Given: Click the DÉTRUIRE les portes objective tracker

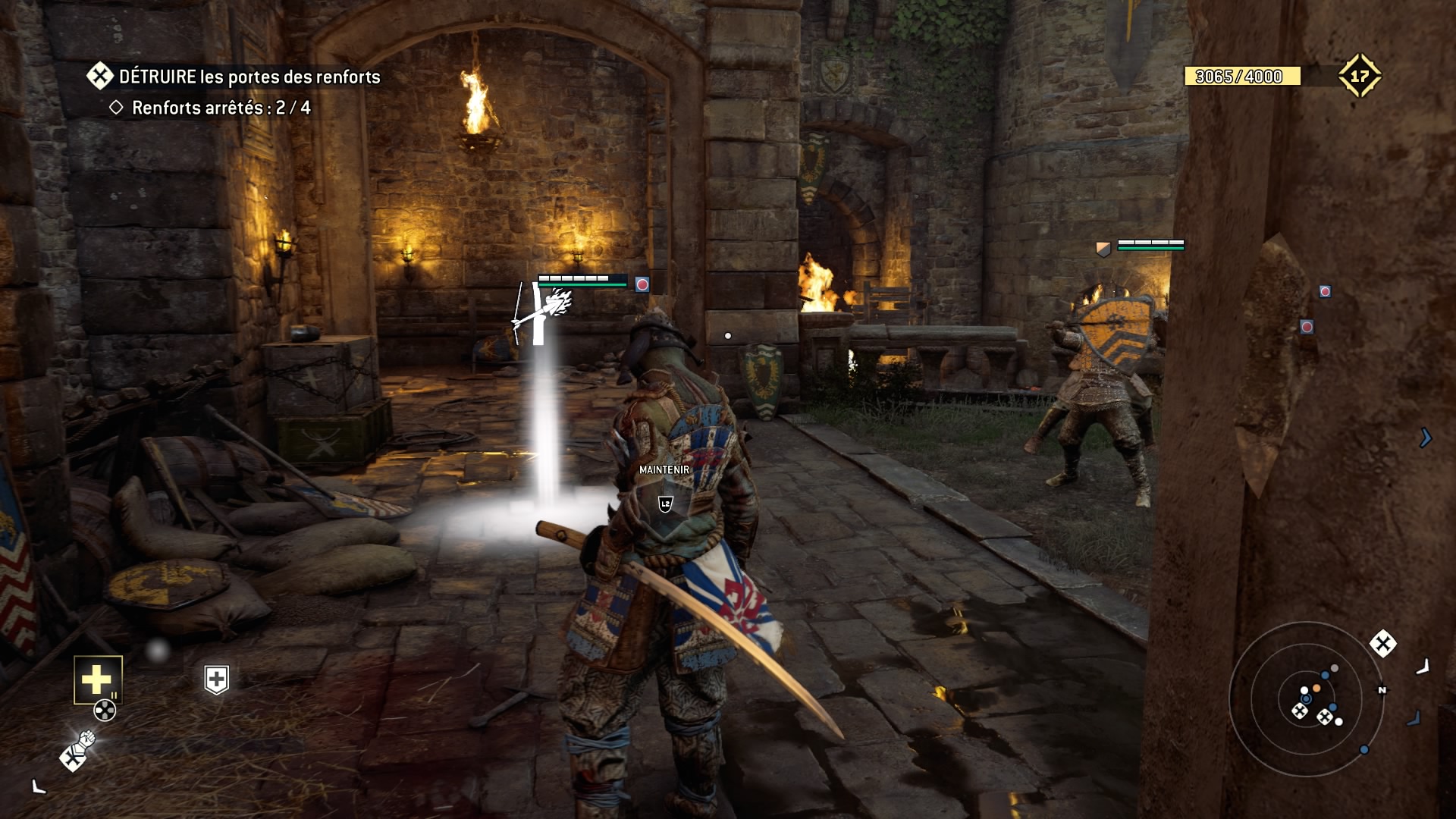Looking at the screenshot, I should pyautogui.click(x=235, y=77).
